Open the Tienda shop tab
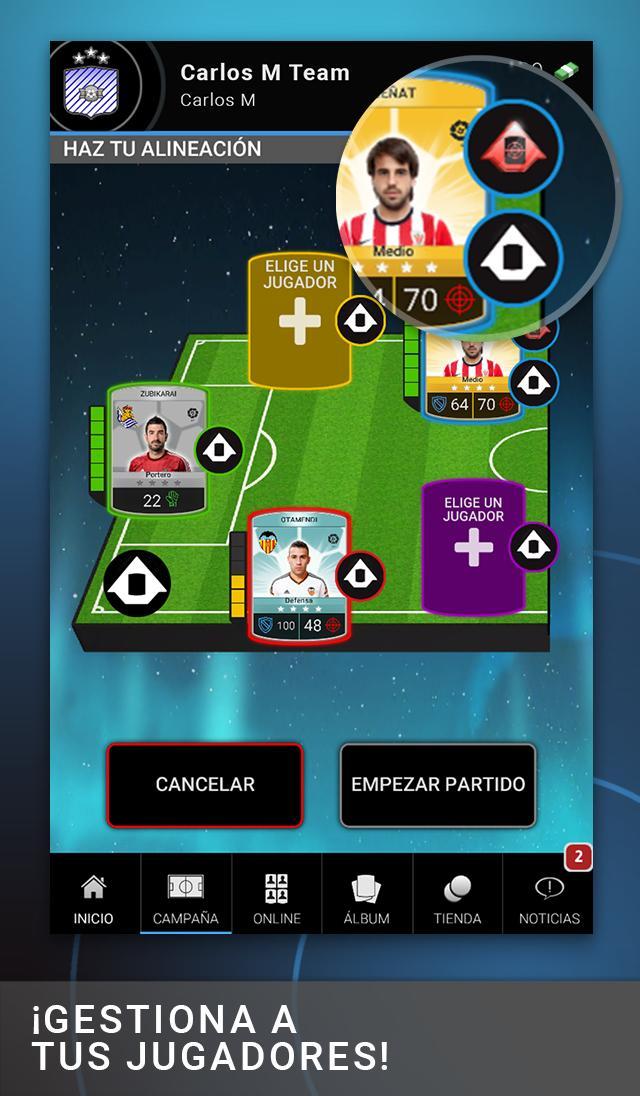640x1096 pixels. pos(457,899)
